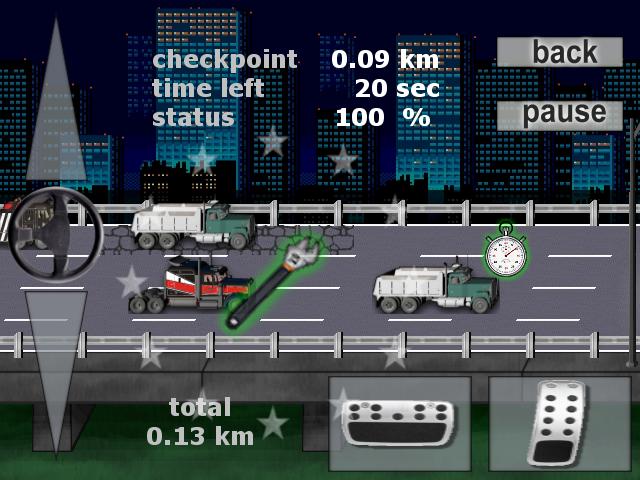Step on the tall gas pedal
The image size is (640, 480).
[x=559, y=425]
